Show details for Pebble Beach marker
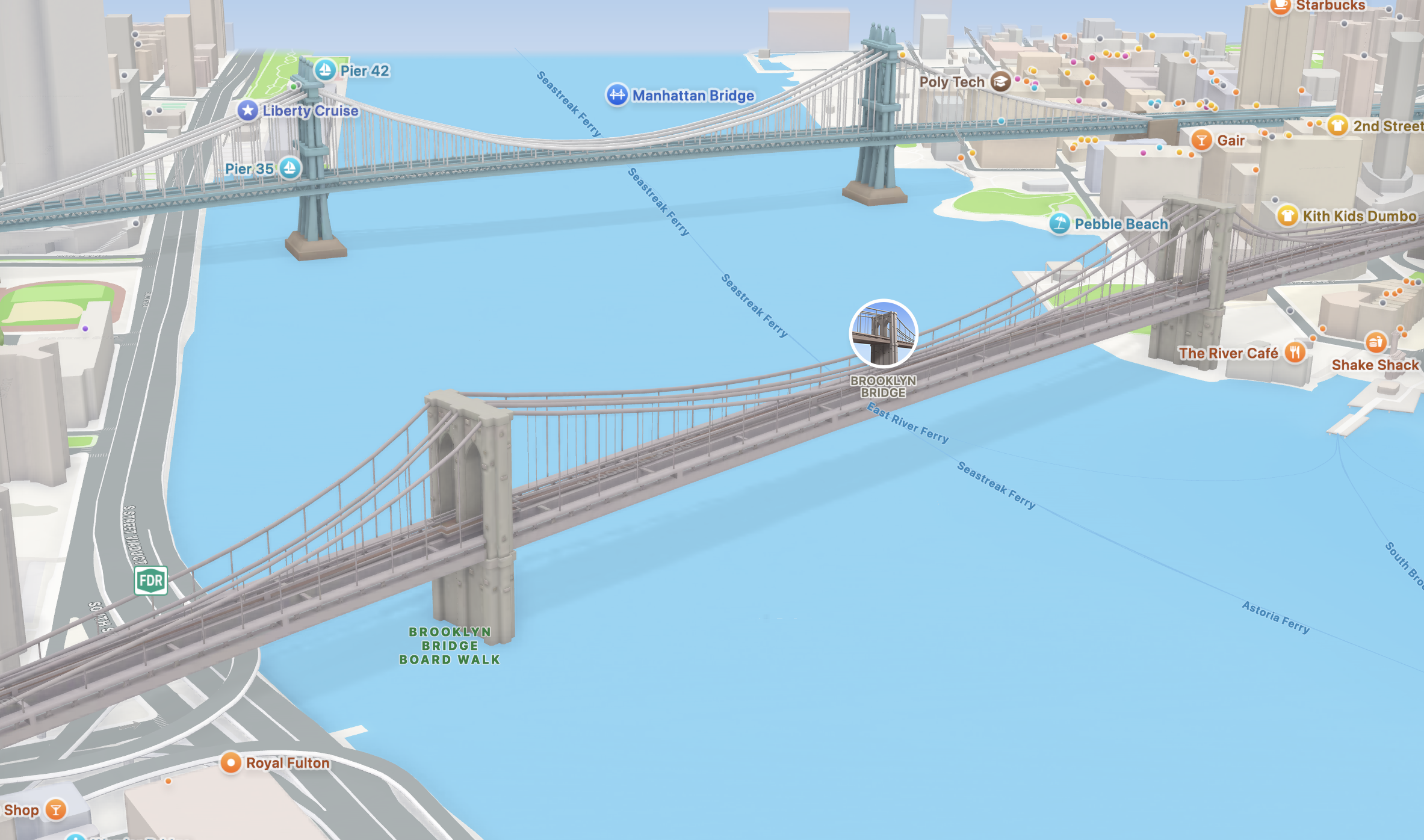The image size is (1424, 840). coord(1059,224)
